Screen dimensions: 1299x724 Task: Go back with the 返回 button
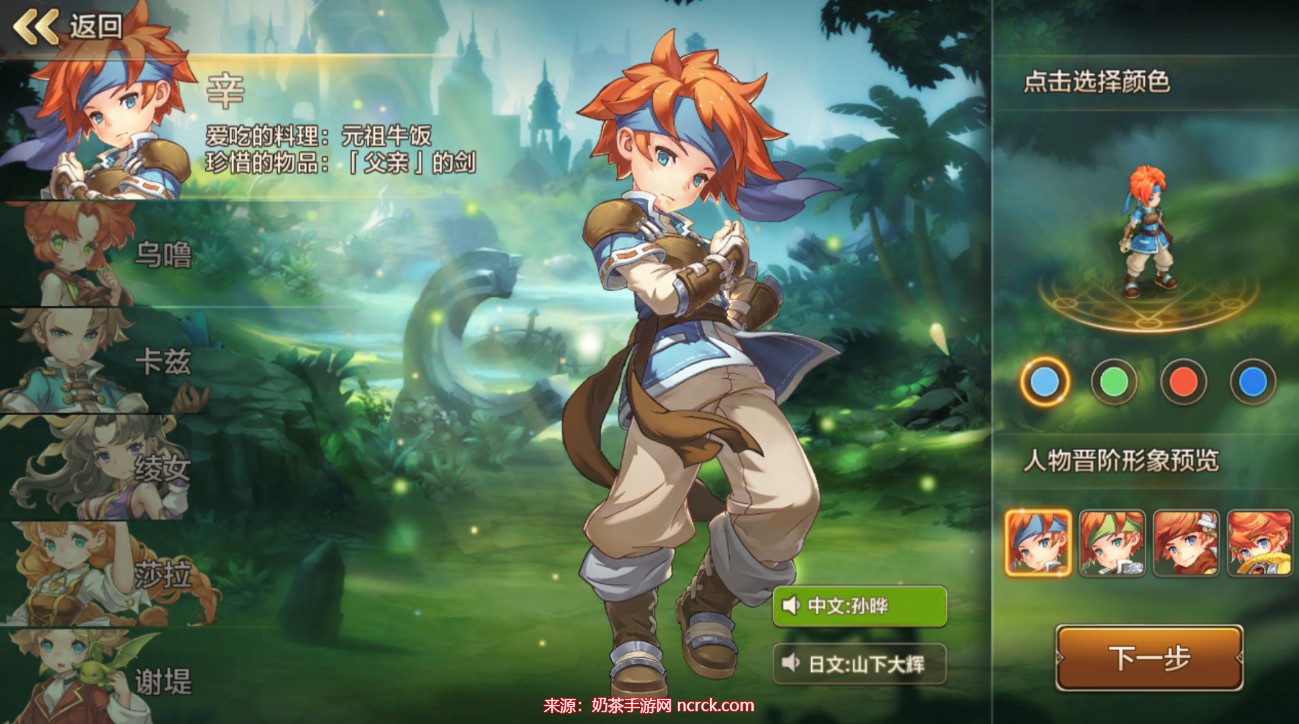[67, 26]
